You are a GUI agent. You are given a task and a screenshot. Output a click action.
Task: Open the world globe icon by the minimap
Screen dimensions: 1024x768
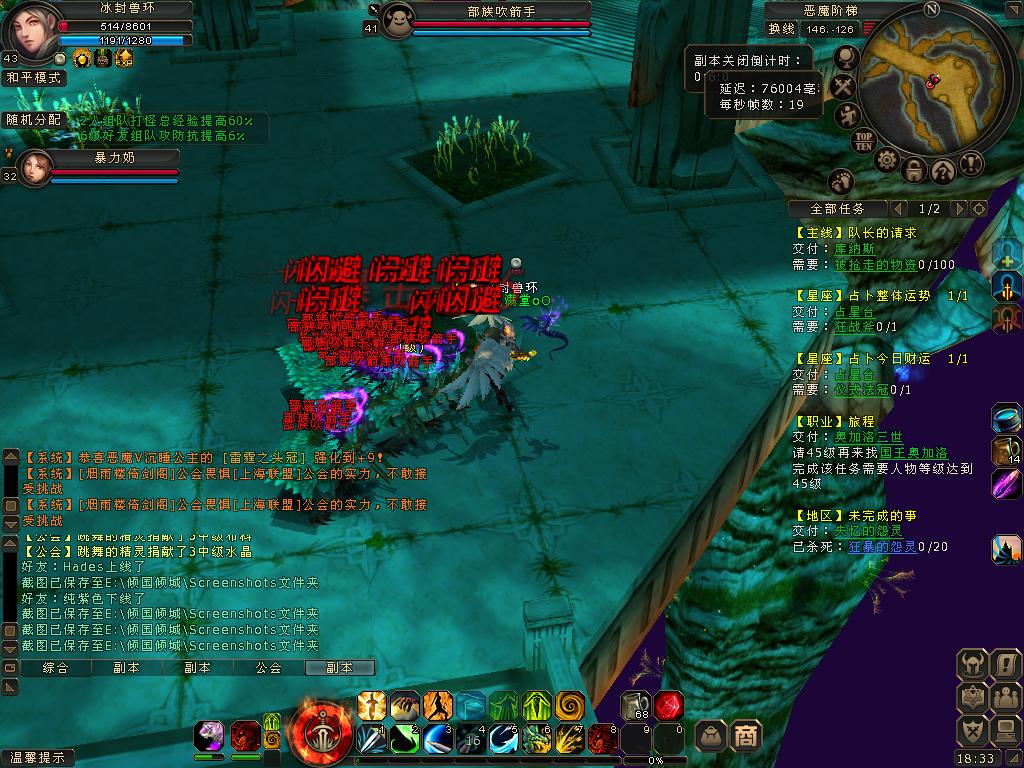coord(847,59)
